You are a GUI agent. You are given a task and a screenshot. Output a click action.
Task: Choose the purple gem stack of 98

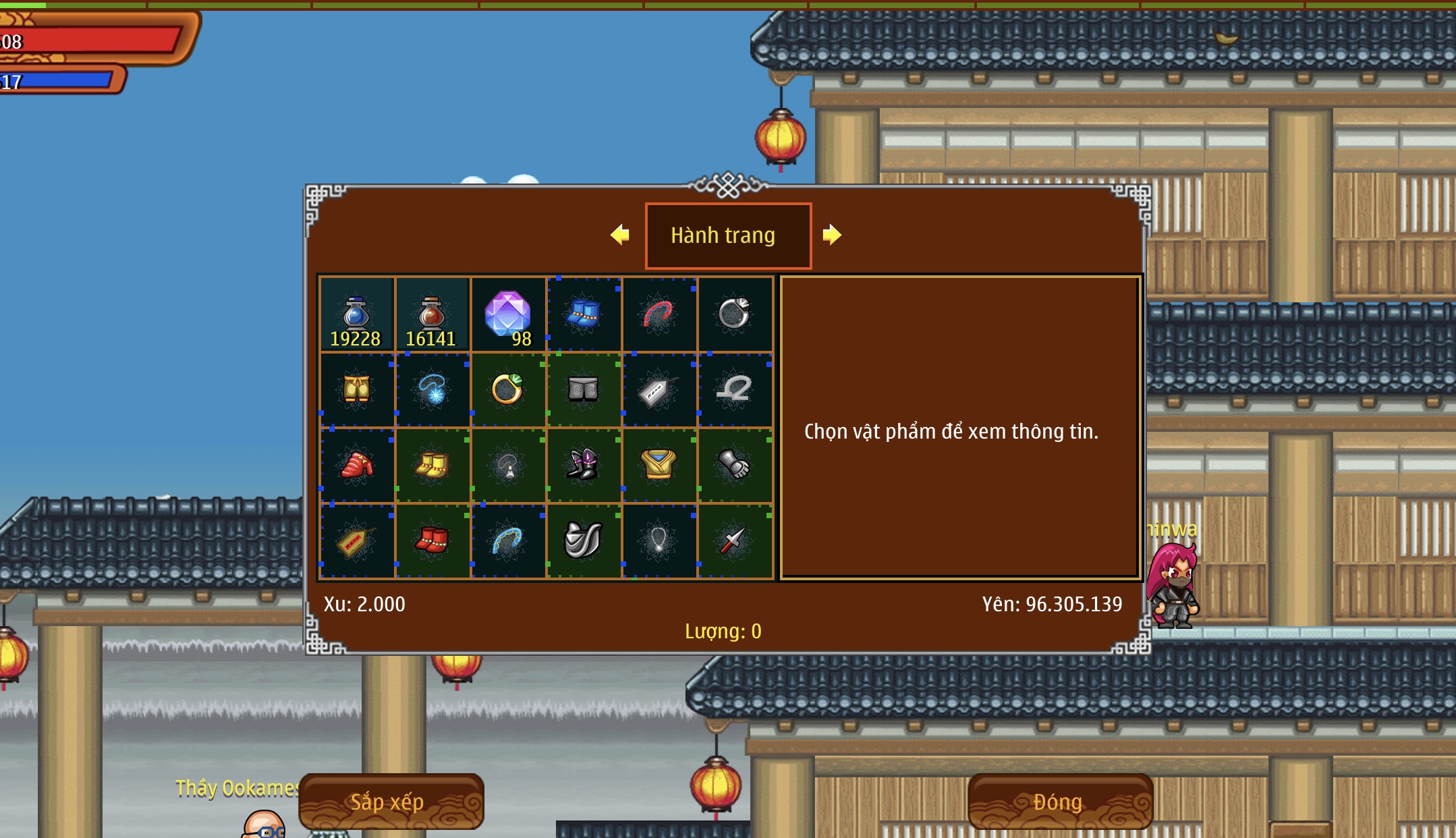[x=508, y=314]
